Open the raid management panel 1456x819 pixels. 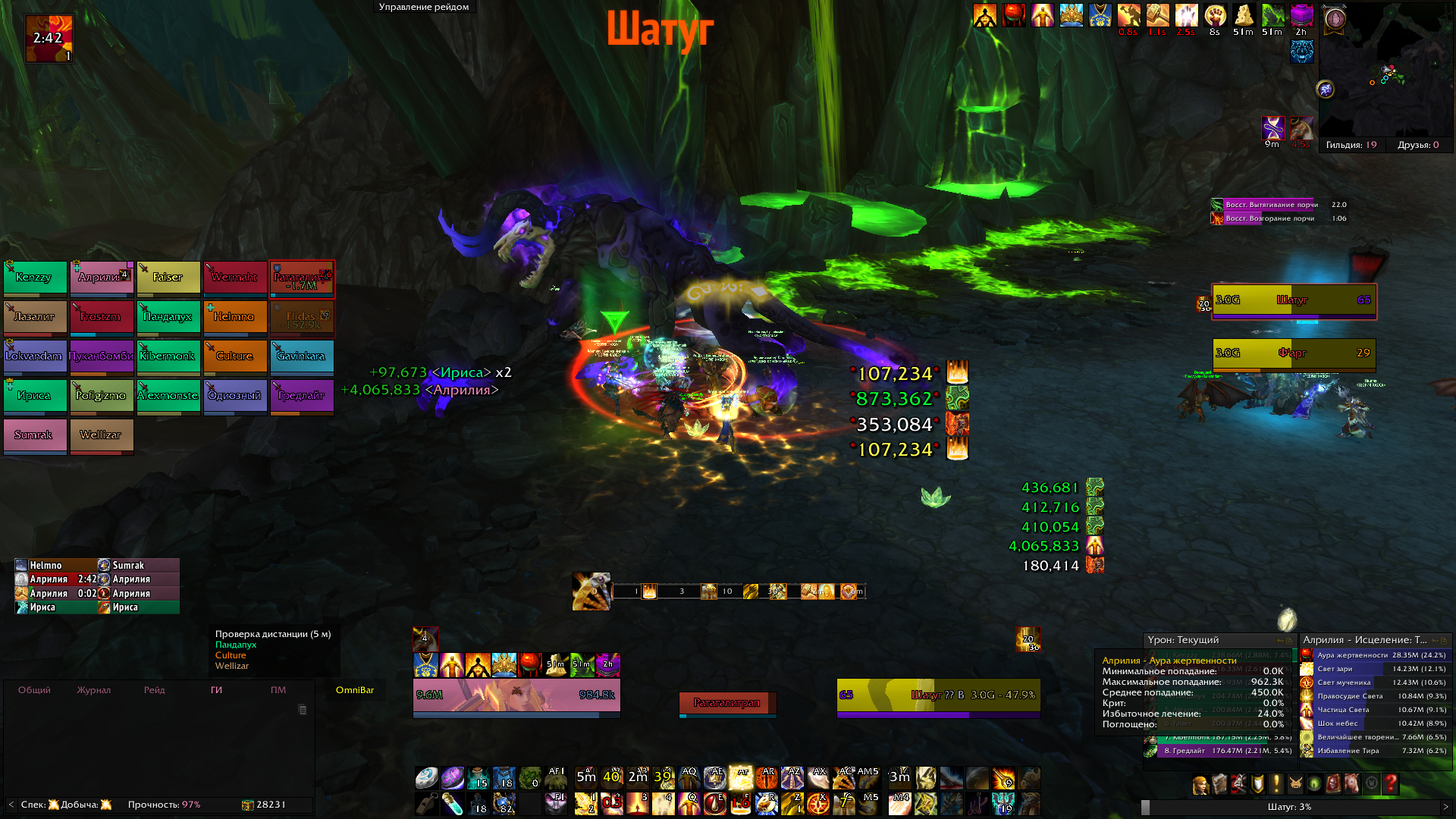tap(423, 7)
